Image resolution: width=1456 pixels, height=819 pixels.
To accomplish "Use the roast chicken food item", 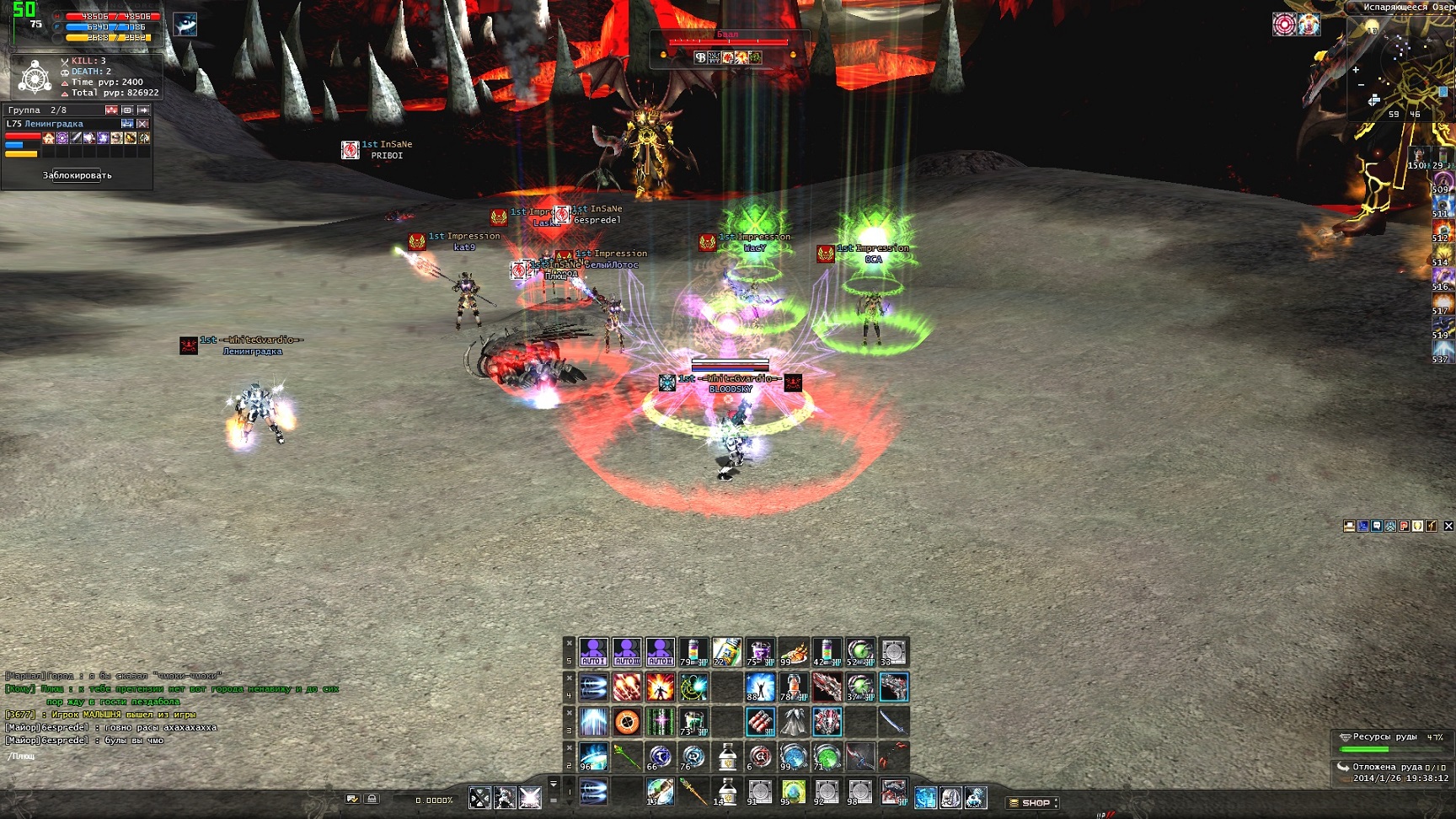I will [793, 652].
